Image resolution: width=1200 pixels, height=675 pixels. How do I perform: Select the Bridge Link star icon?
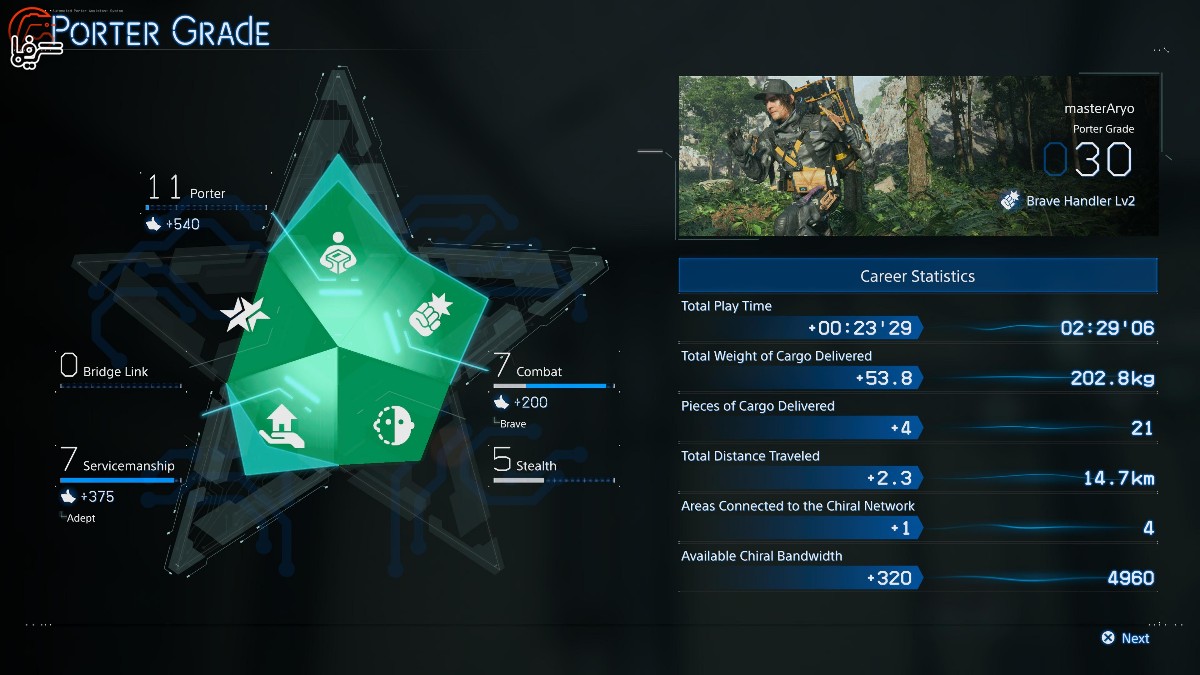[x=244, y=317]
